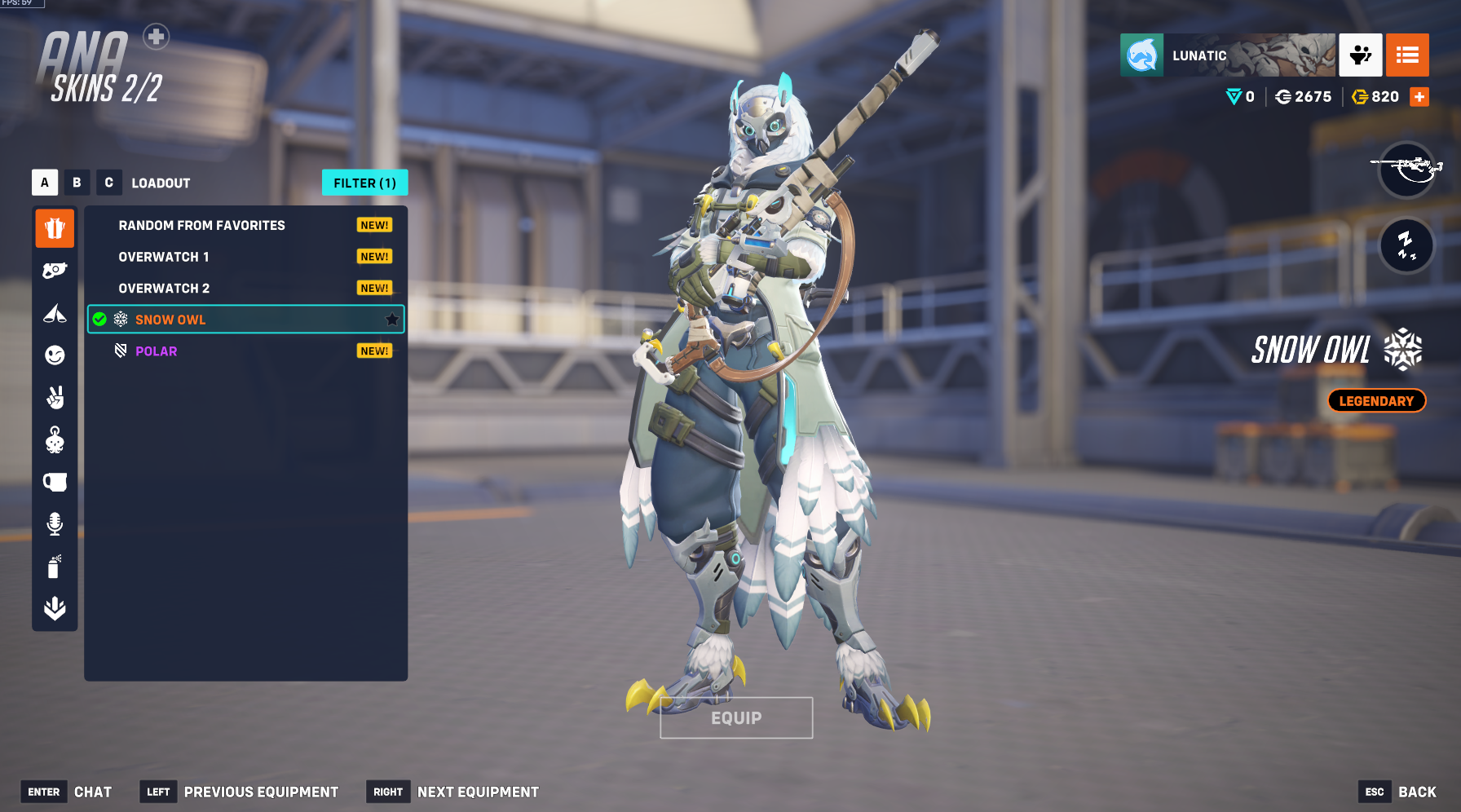This screenshot has width=1461, height=812.
Task: Open the Skins category icon
Action: tap(55, 228)
